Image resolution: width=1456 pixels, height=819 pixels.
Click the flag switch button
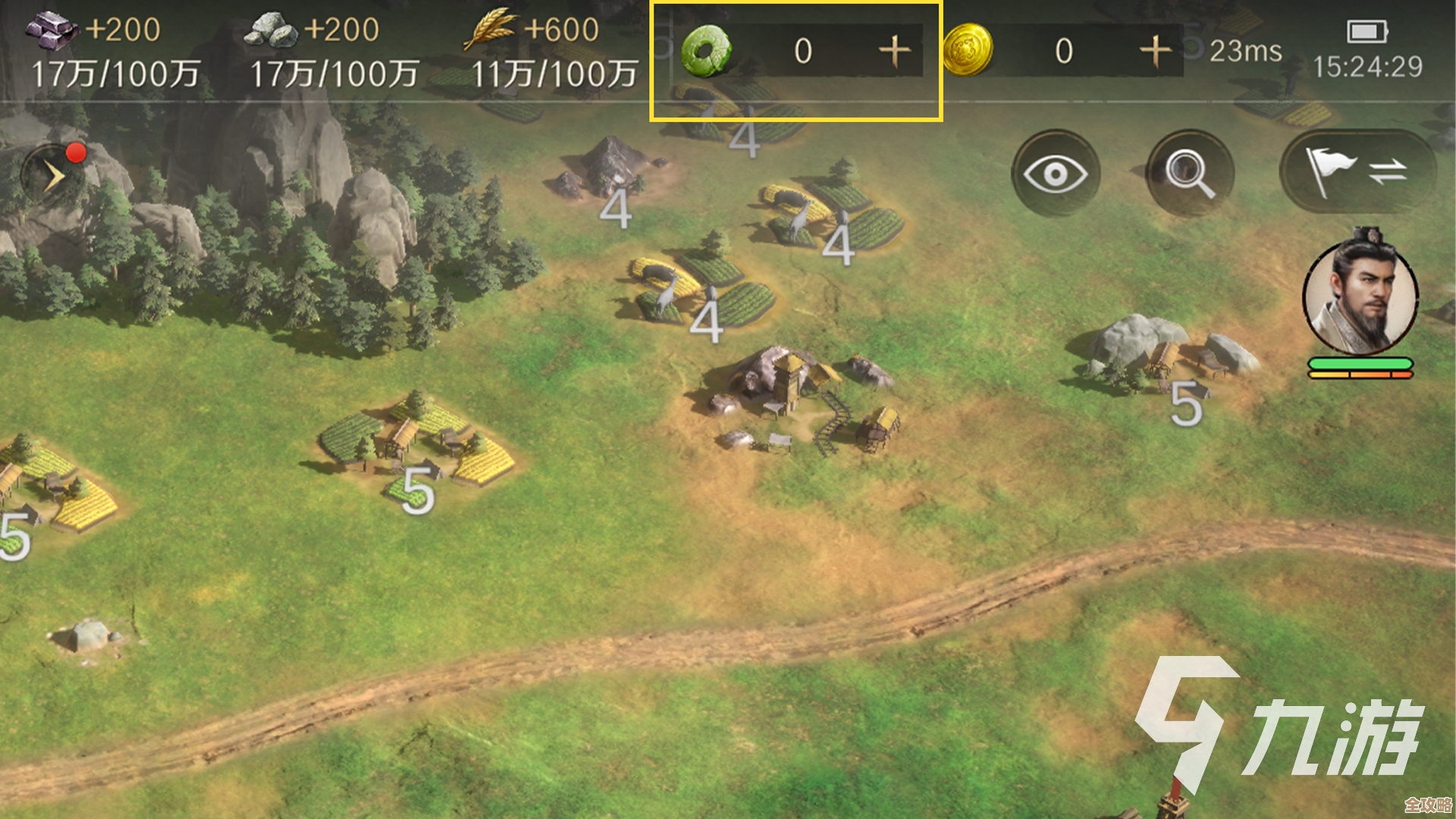point(1357,172)
